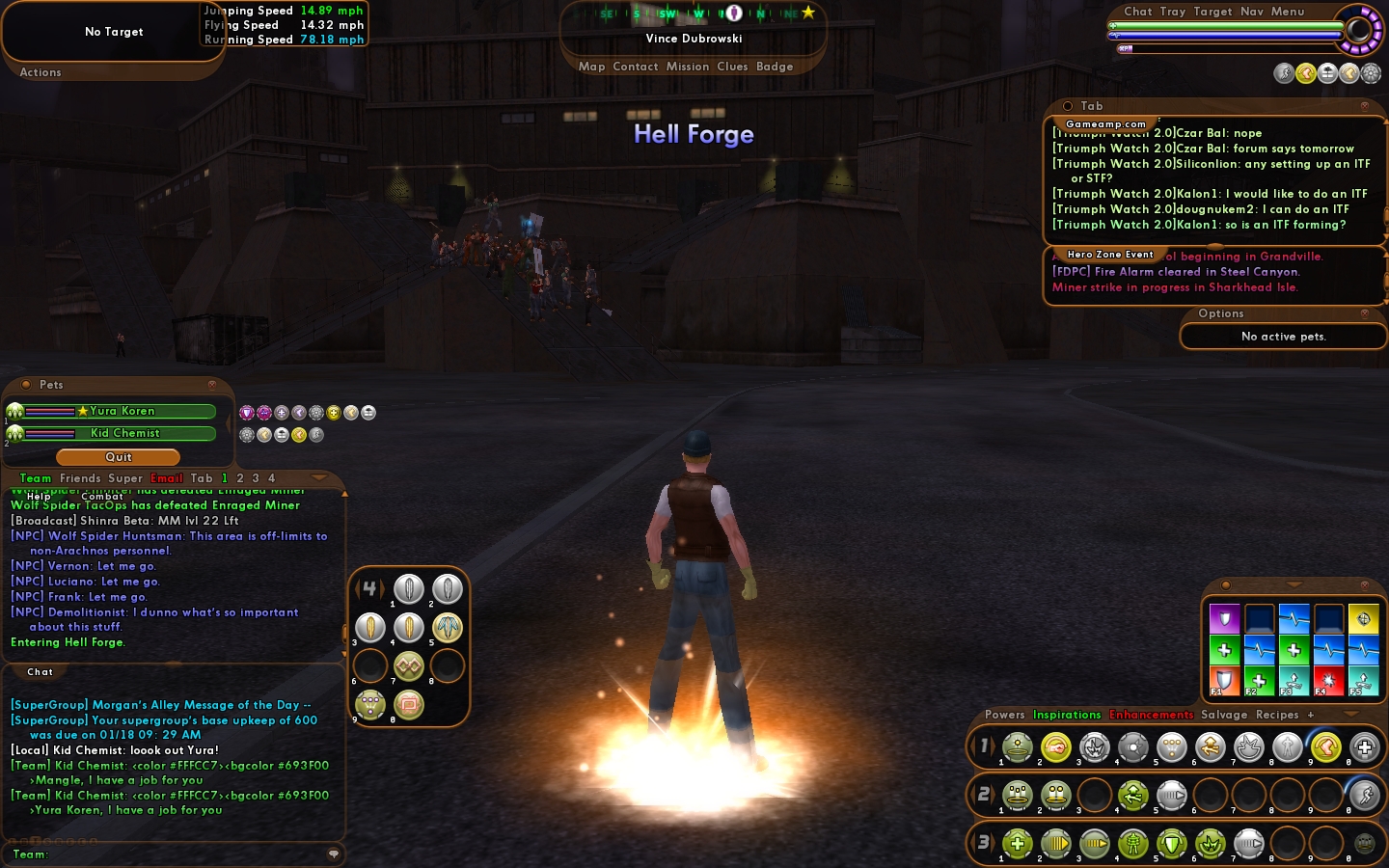Image resolution: width=1389 pixels, height=868 pixels.
Task: Open the Inspirations window
Action: tap(1067, 715)
